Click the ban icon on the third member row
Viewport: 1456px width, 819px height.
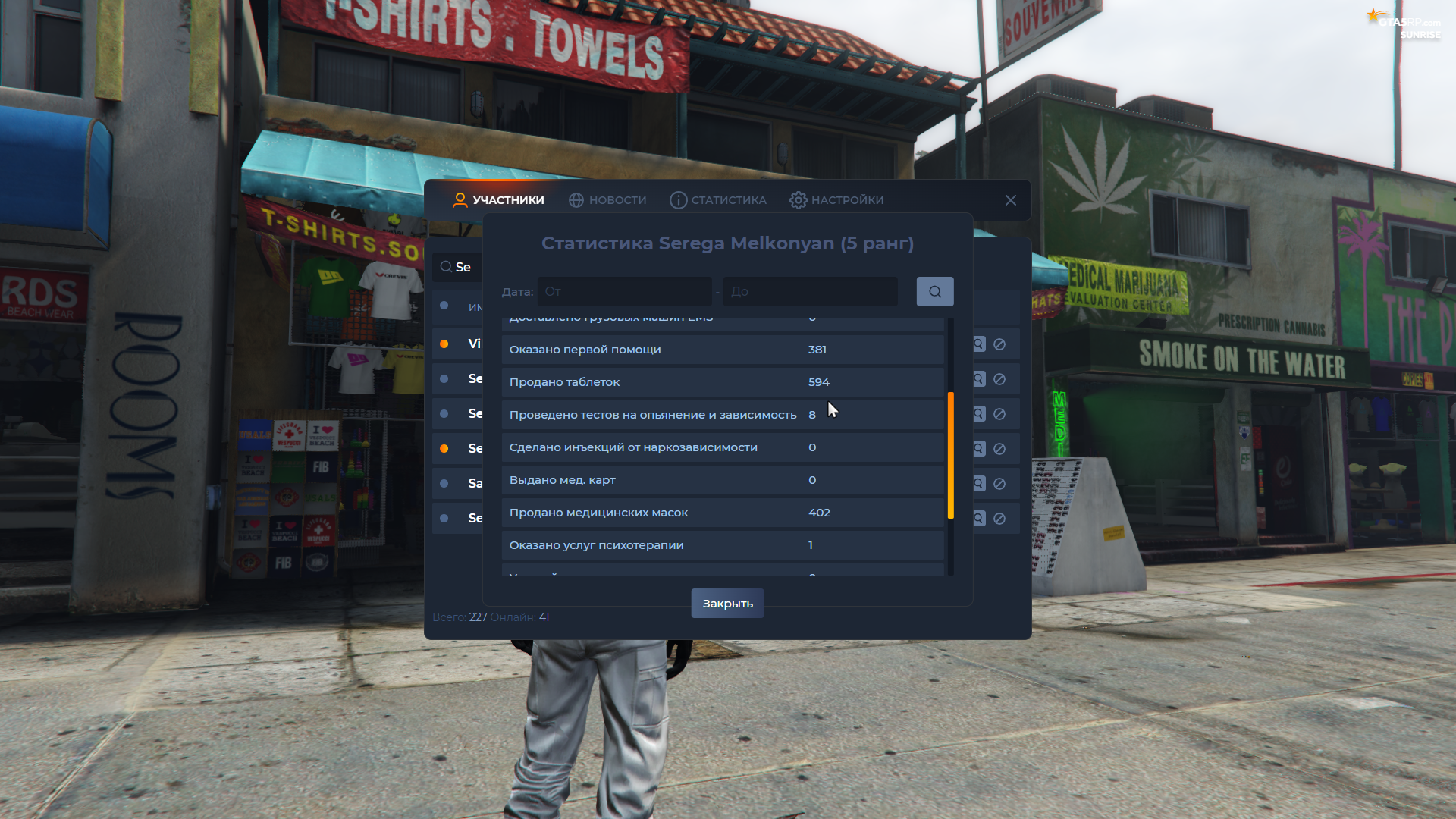999,414
